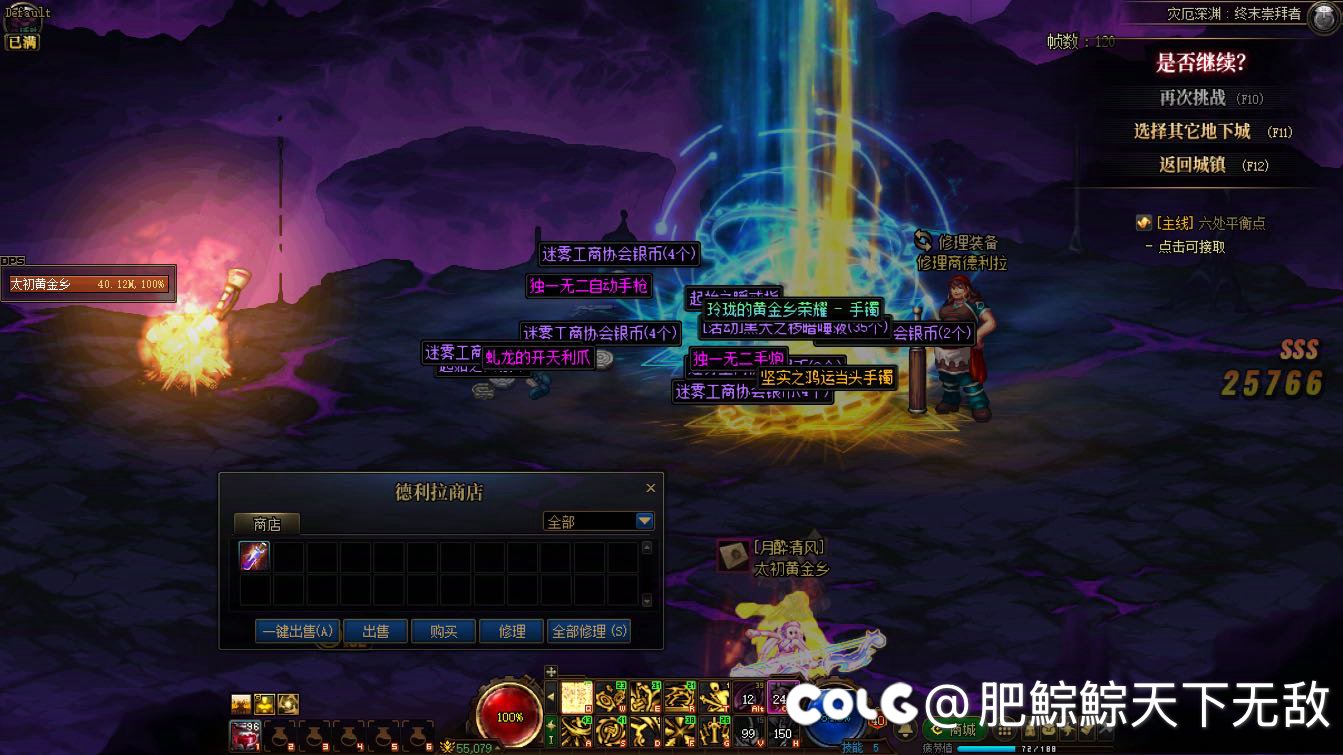Close the 德利拉商店 shop window
This screenshot has height=755, width=1343.
[x=650, y=489]
